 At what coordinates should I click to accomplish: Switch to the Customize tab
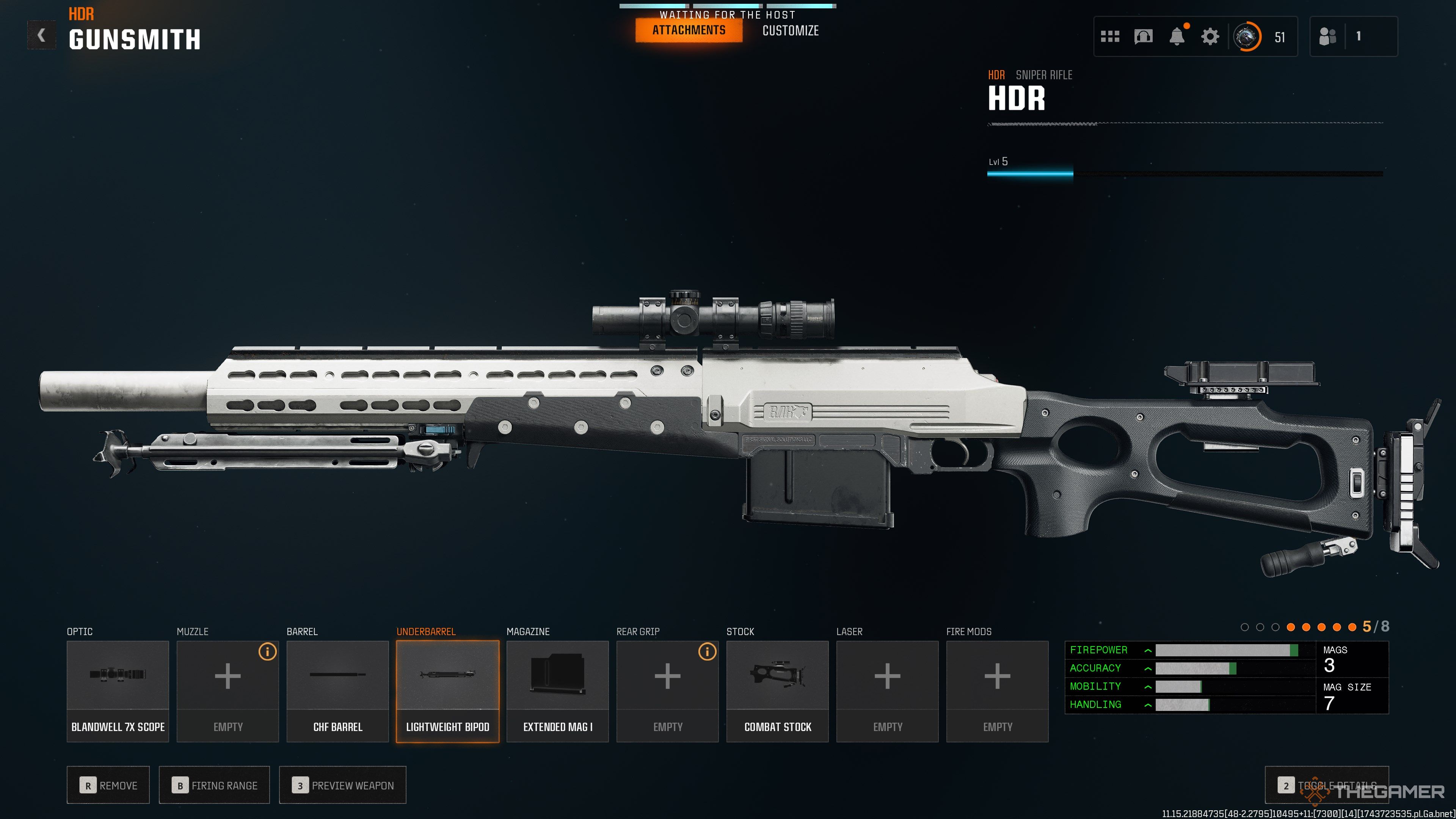(x=790, y=30)
